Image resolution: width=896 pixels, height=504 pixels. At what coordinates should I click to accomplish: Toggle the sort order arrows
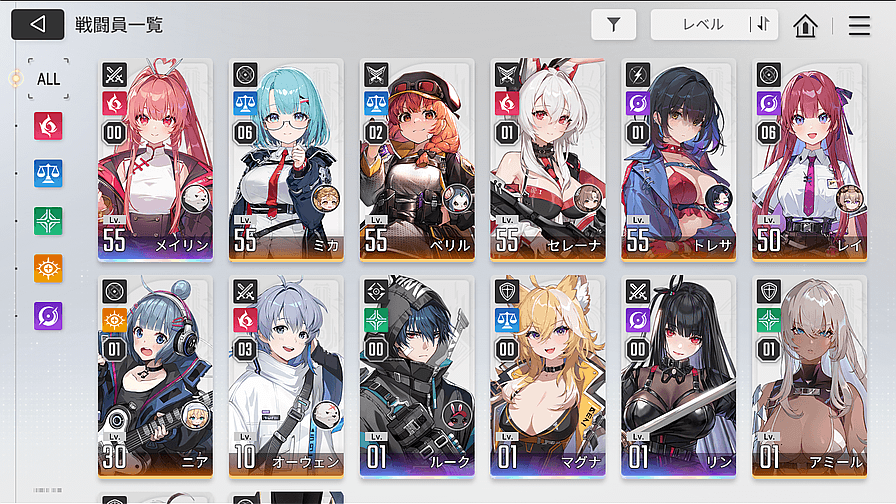click(x=763, y=25)
